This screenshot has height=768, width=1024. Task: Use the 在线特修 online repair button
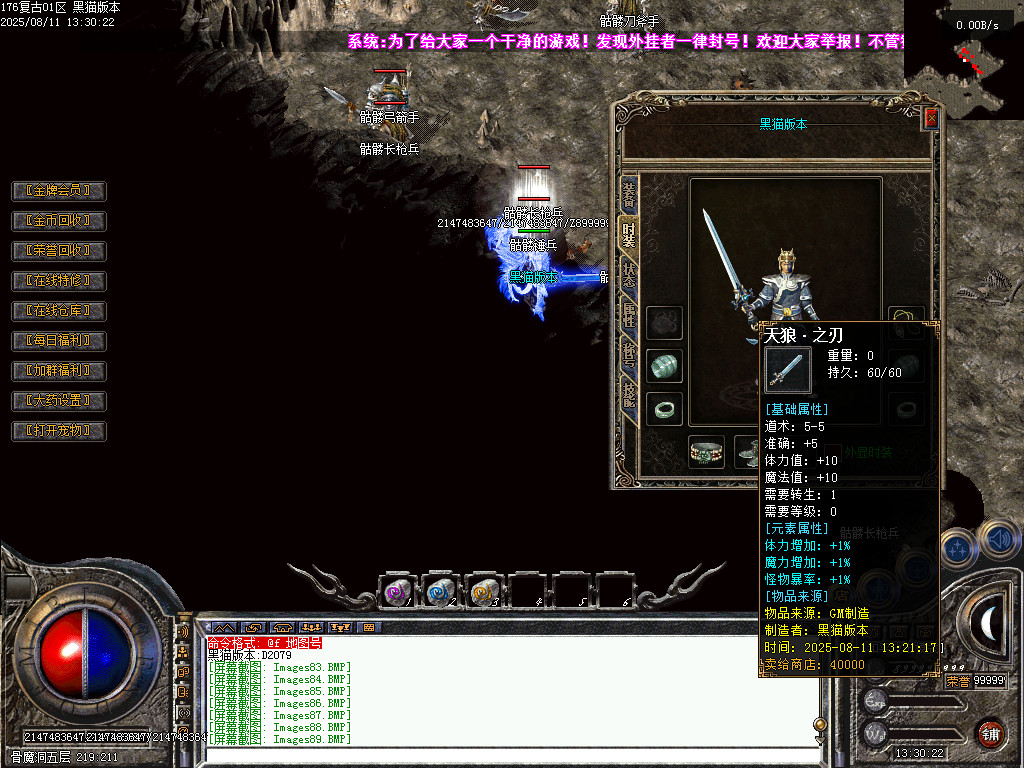point(58,280)
